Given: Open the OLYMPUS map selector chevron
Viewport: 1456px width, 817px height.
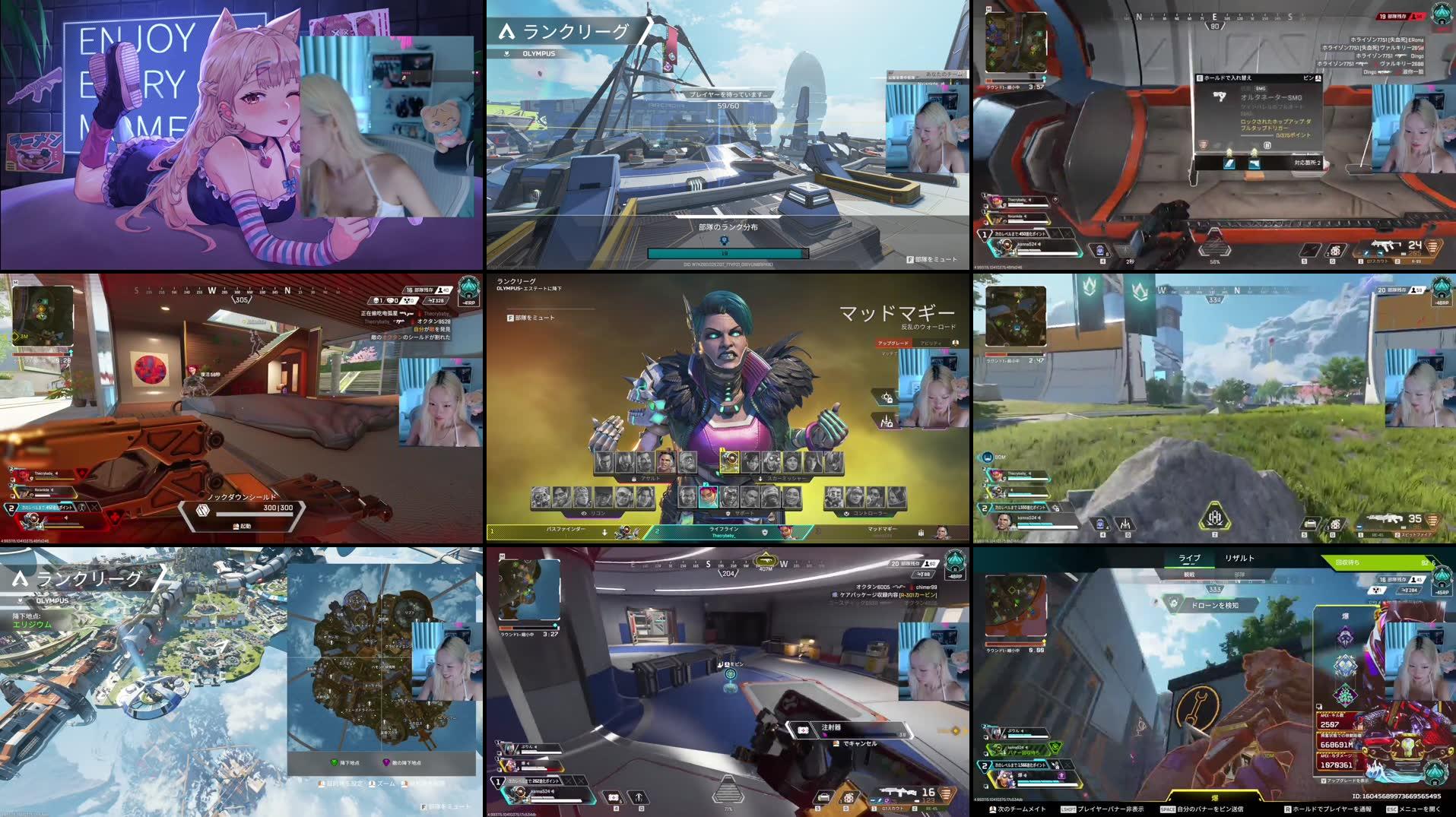Looking at the screenshot, I should click(x=506, y=53).
